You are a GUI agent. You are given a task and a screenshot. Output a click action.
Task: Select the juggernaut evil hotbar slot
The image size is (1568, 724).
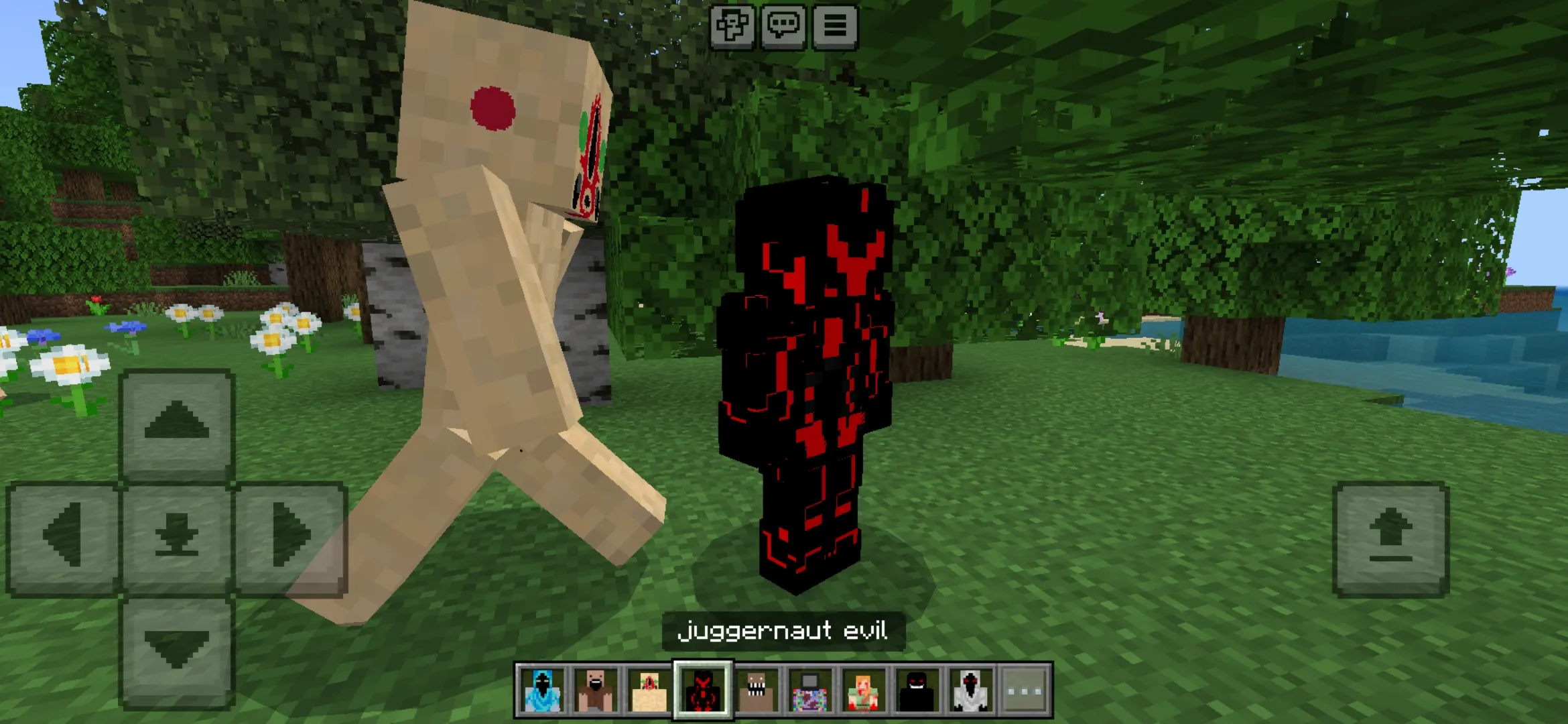pos(703,690)
